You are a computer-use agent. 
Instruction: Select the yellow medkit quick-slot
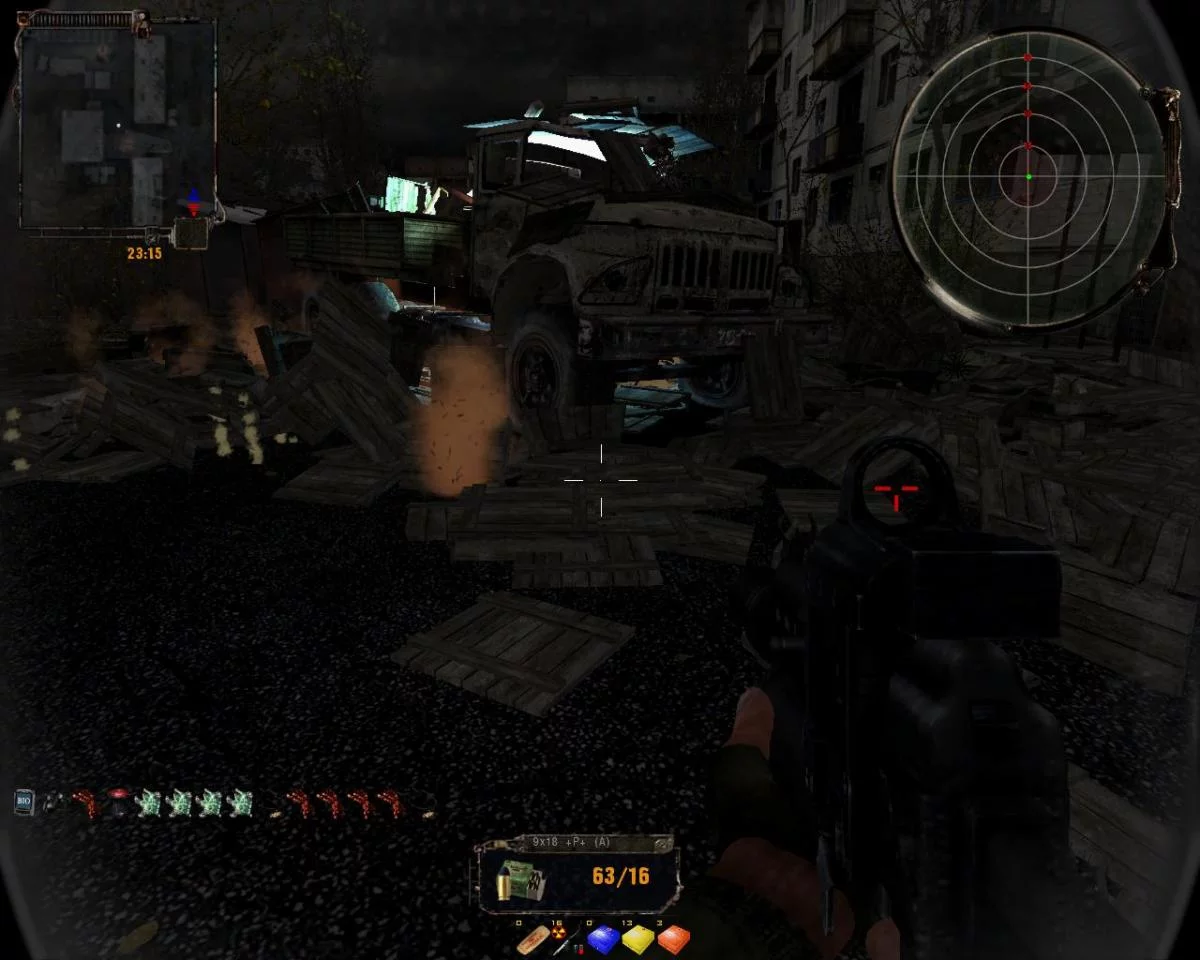click(x=637, y=940)
